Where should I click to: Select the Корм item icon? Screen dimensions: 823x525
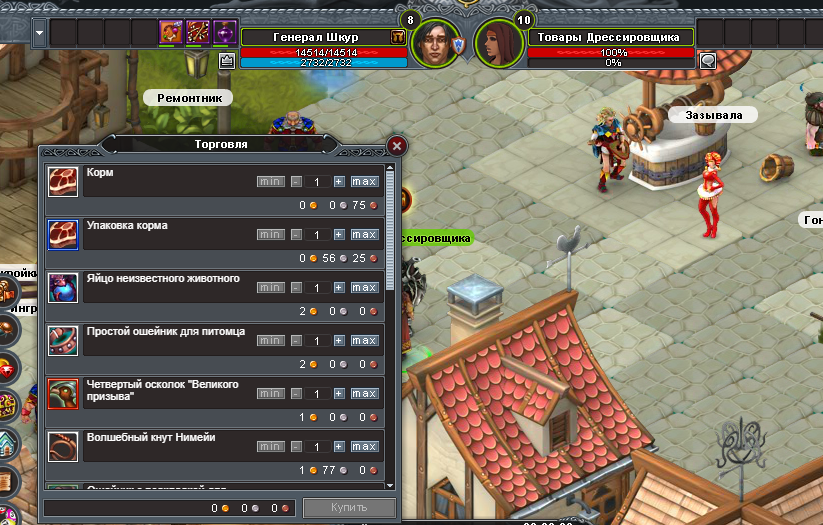[x=63, y=181]
